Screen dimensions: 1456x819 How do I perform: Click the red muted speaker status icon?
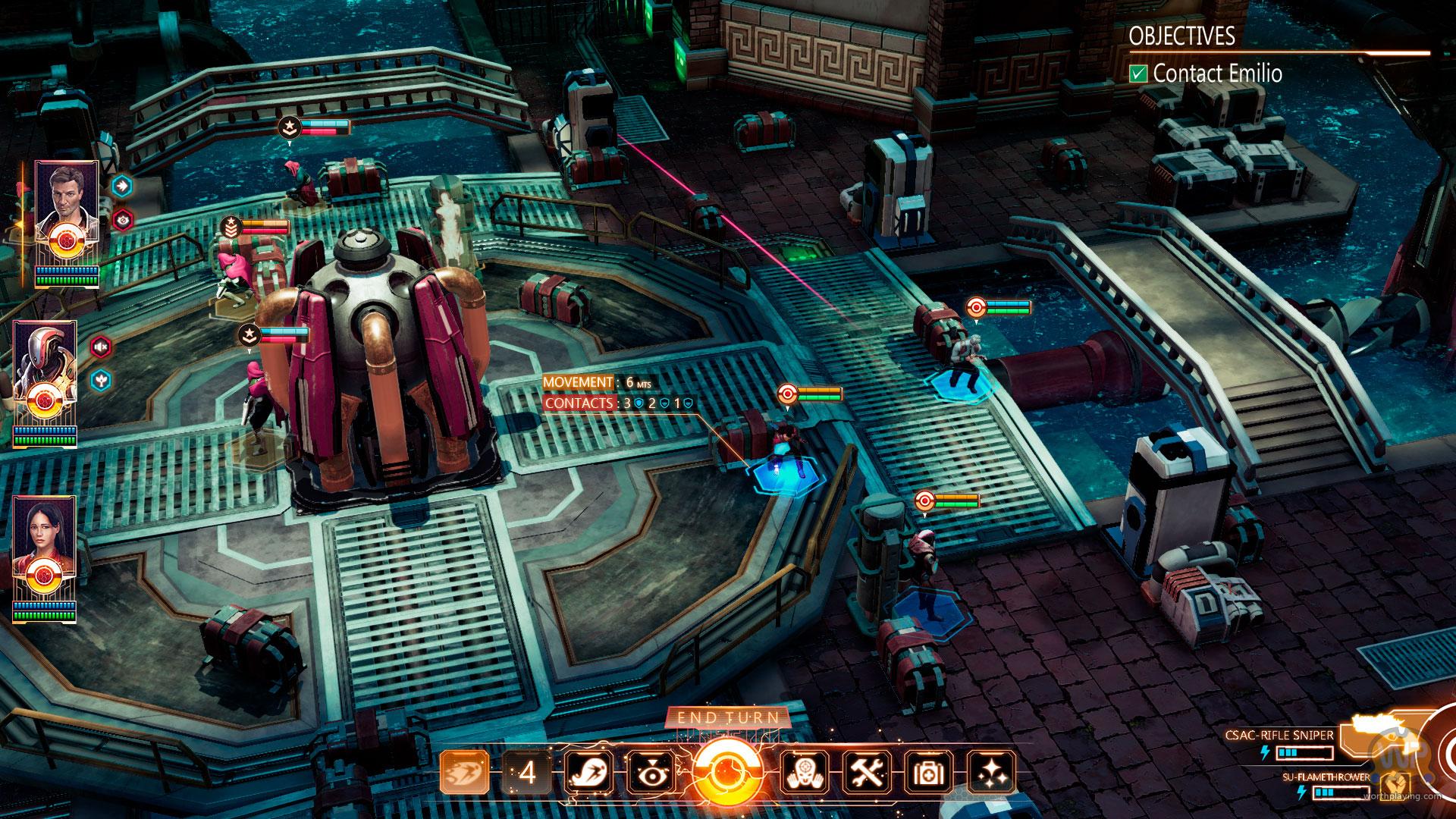click(101, 347)
